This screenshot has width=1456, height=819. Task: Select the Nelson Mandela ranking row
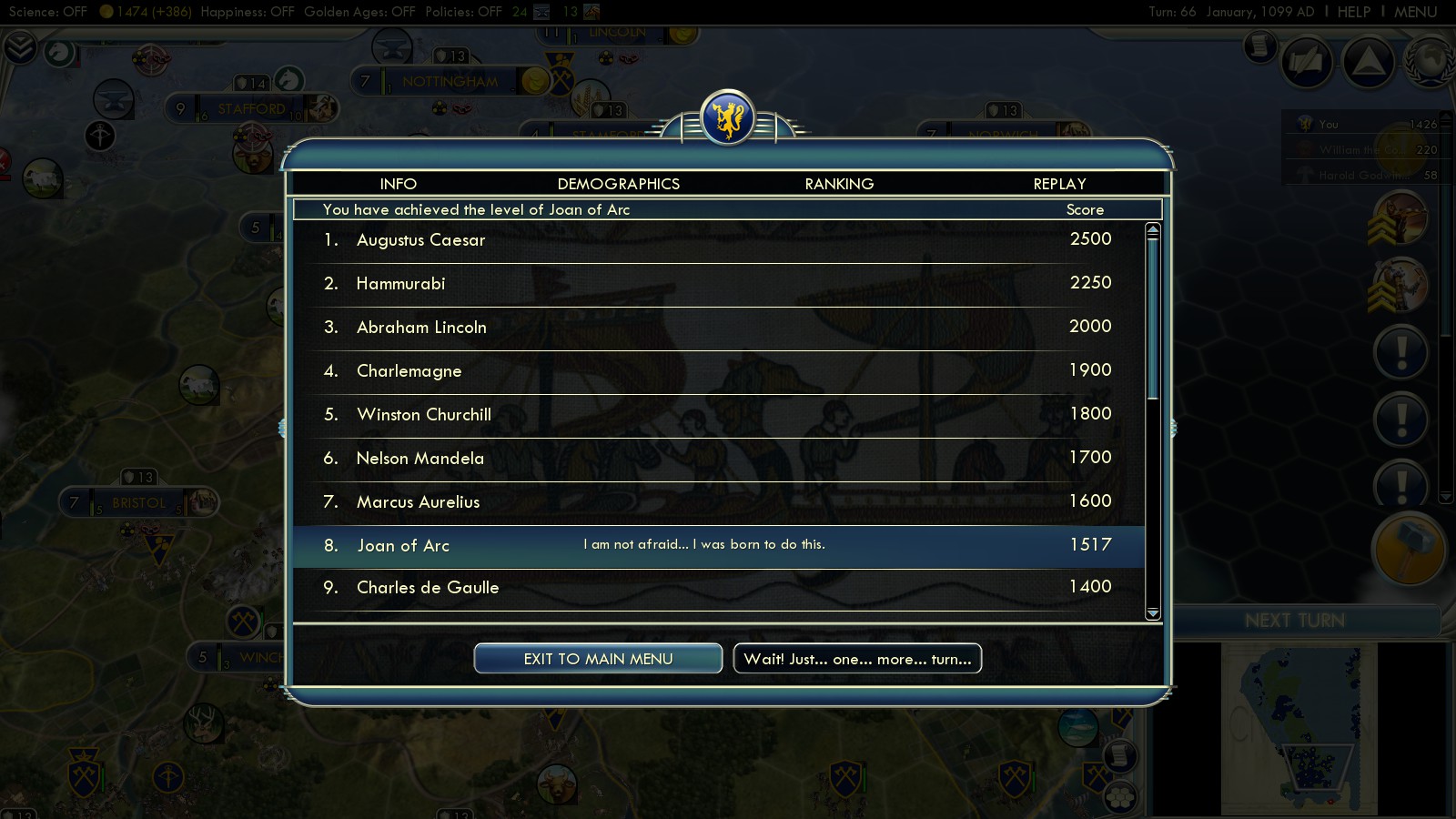(x=719, y=459)
